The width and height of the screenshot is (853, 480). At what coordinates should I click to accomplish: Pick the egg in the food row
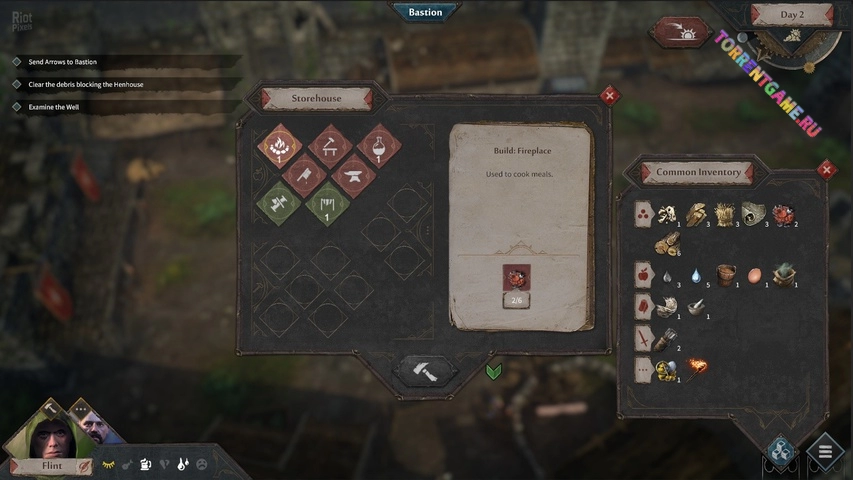click(755, 274)
